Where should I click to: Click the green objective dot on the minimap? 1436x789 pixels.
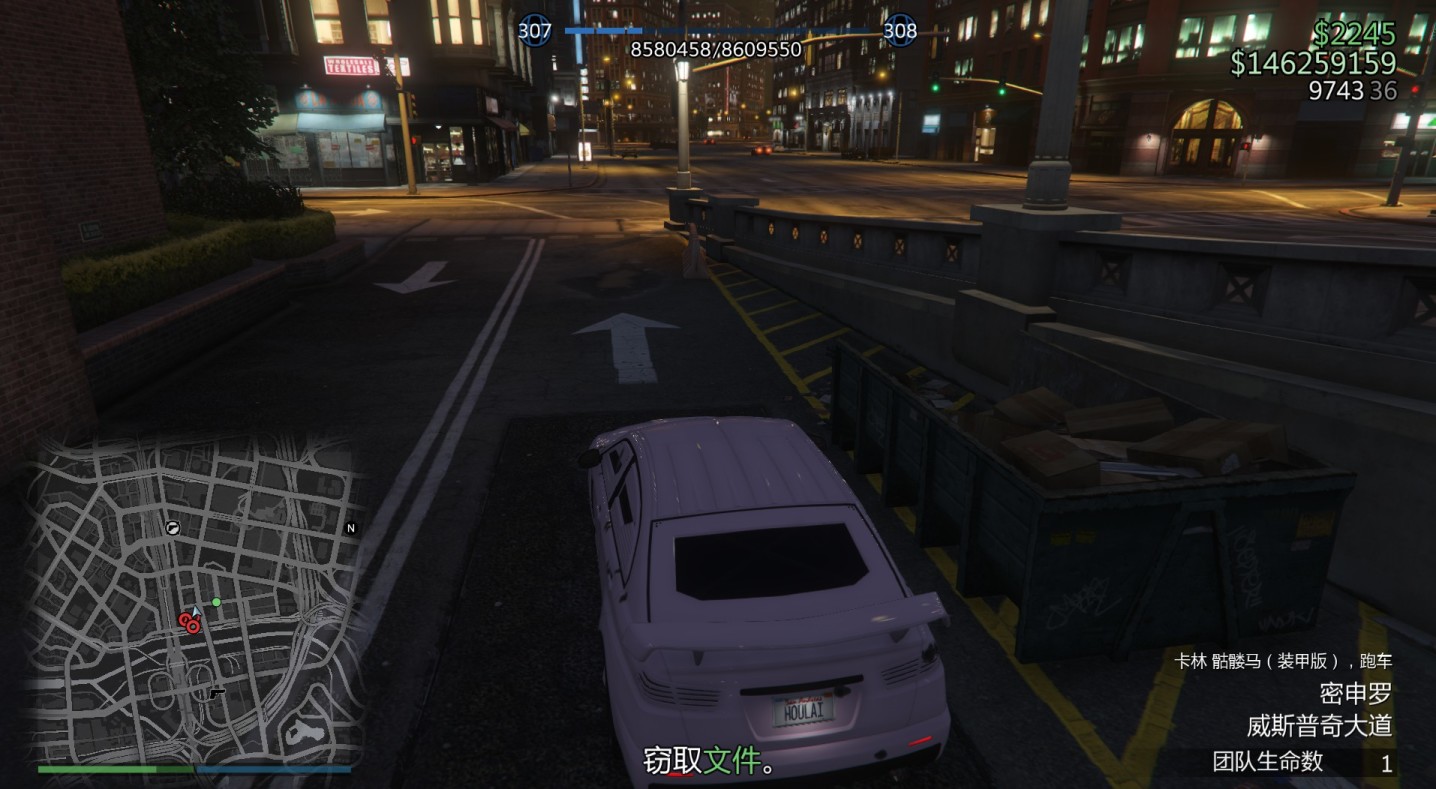[216, 602]
